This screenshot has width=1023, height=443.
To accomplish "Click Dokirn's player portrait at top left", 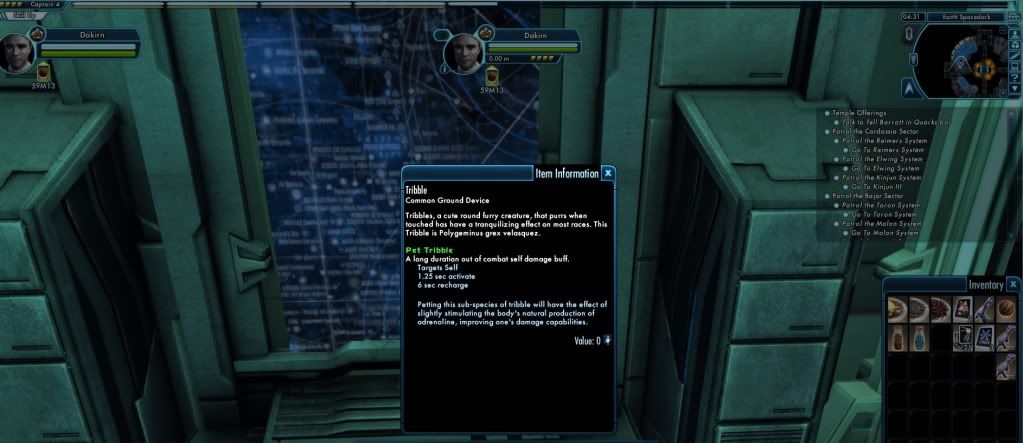I will 19,52.
